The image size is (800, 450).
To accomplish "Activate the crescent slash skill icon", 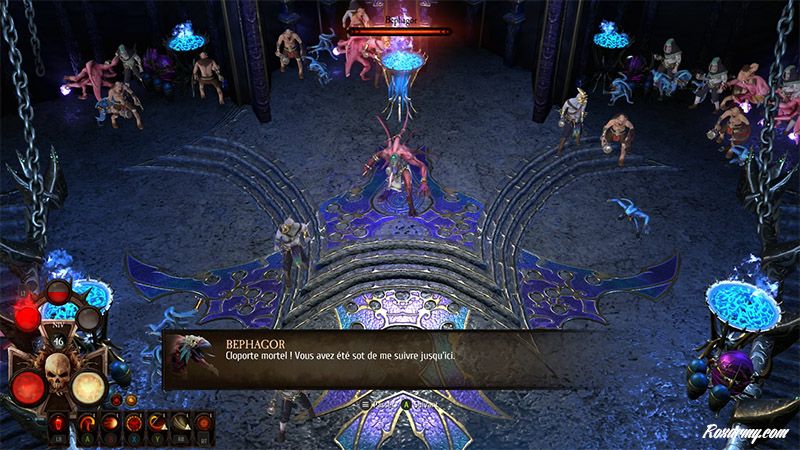I will 157,420.
